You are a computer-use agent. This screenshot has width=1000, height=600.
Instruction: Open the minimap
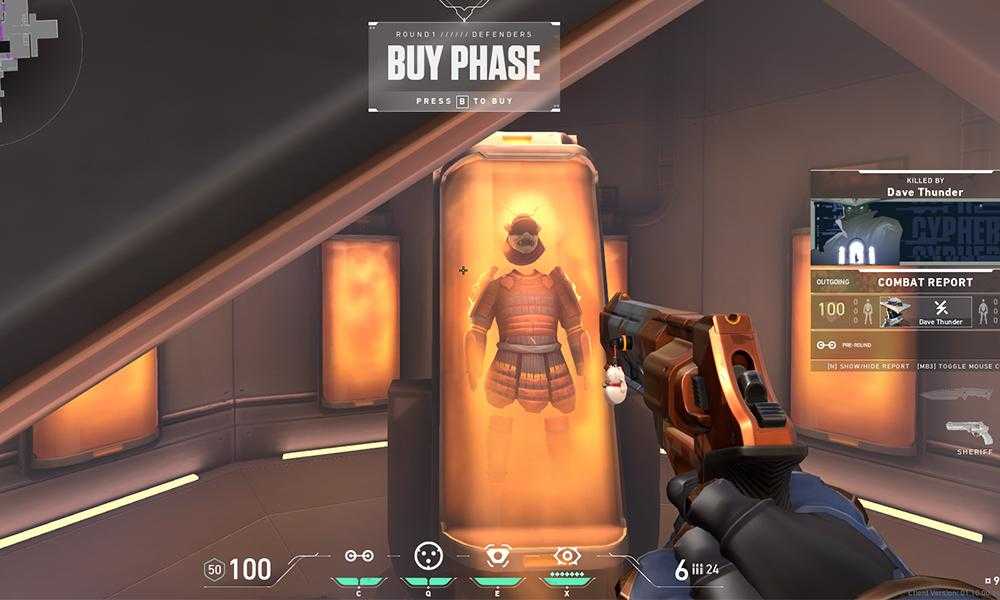point(28,60)
